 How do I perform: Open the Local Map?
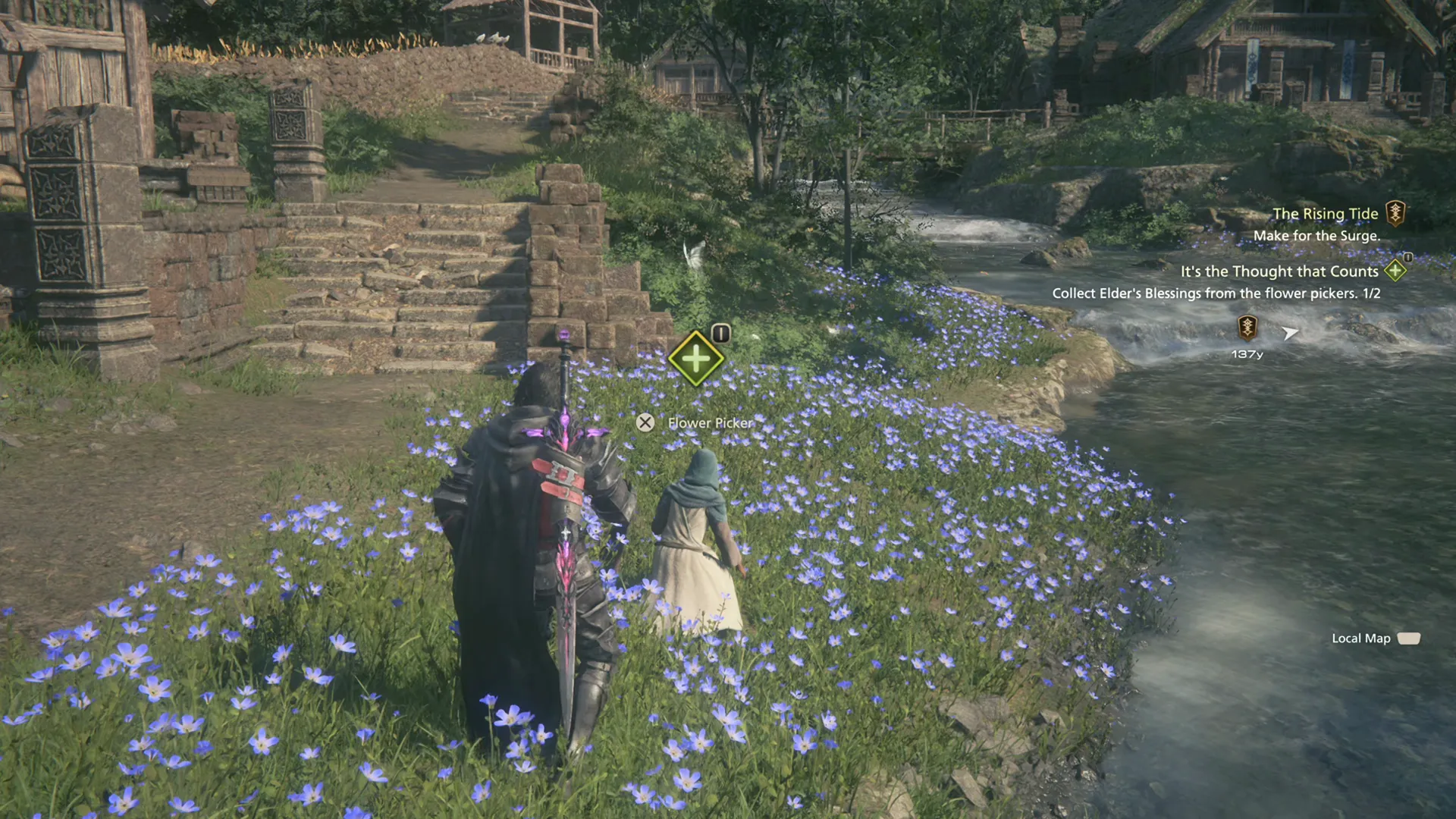tap(1361, 639)
